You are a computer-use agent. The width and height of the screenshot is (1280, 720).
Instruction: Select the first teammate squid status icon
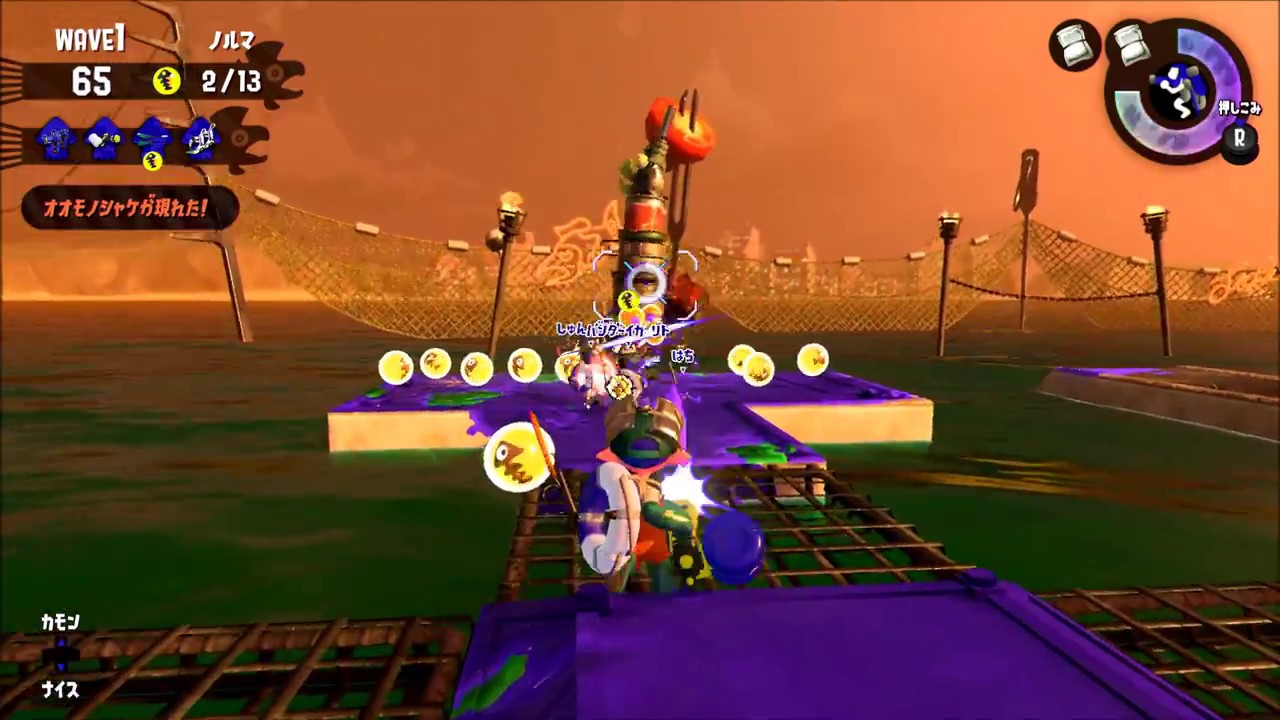(54, 139)
